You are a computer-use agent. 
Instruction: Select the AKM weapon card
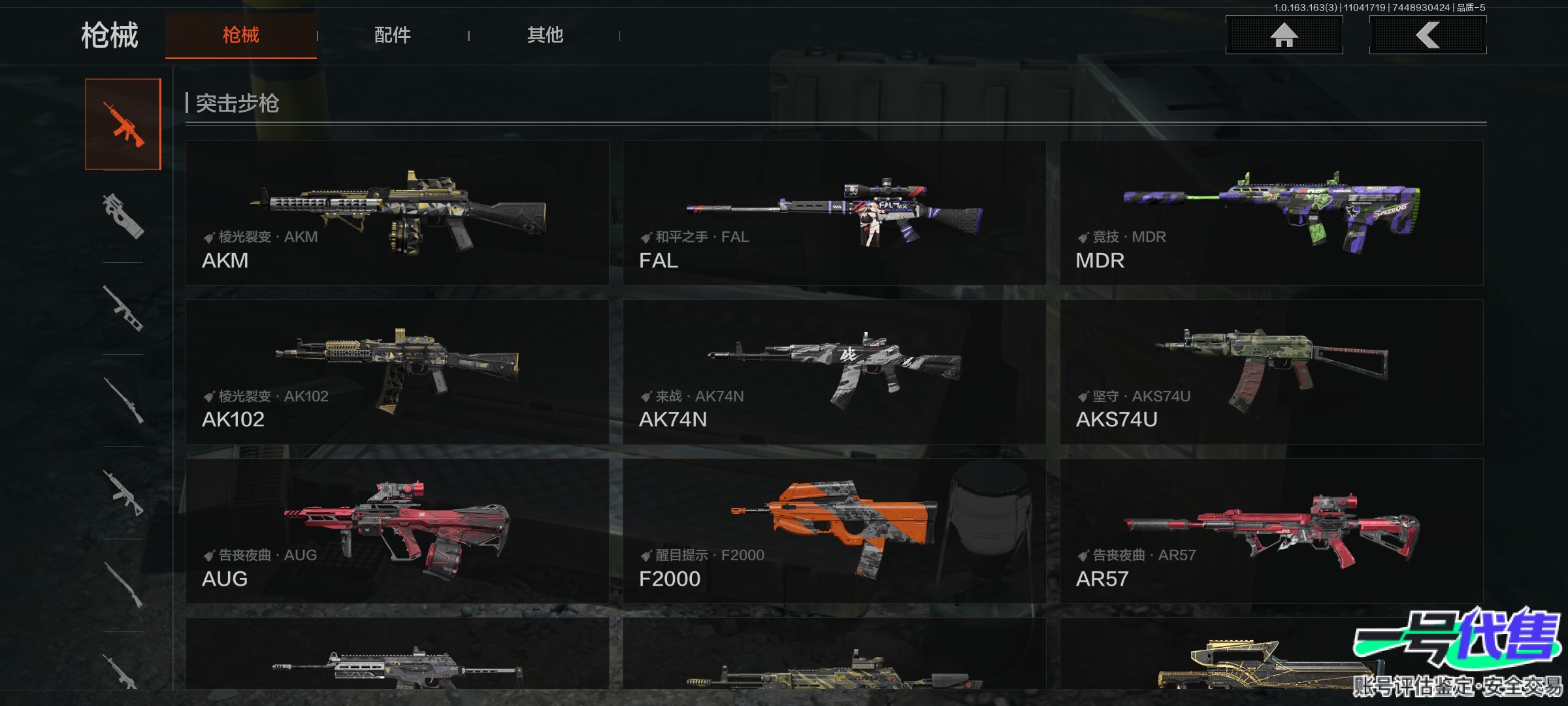[x=397, y=212]
